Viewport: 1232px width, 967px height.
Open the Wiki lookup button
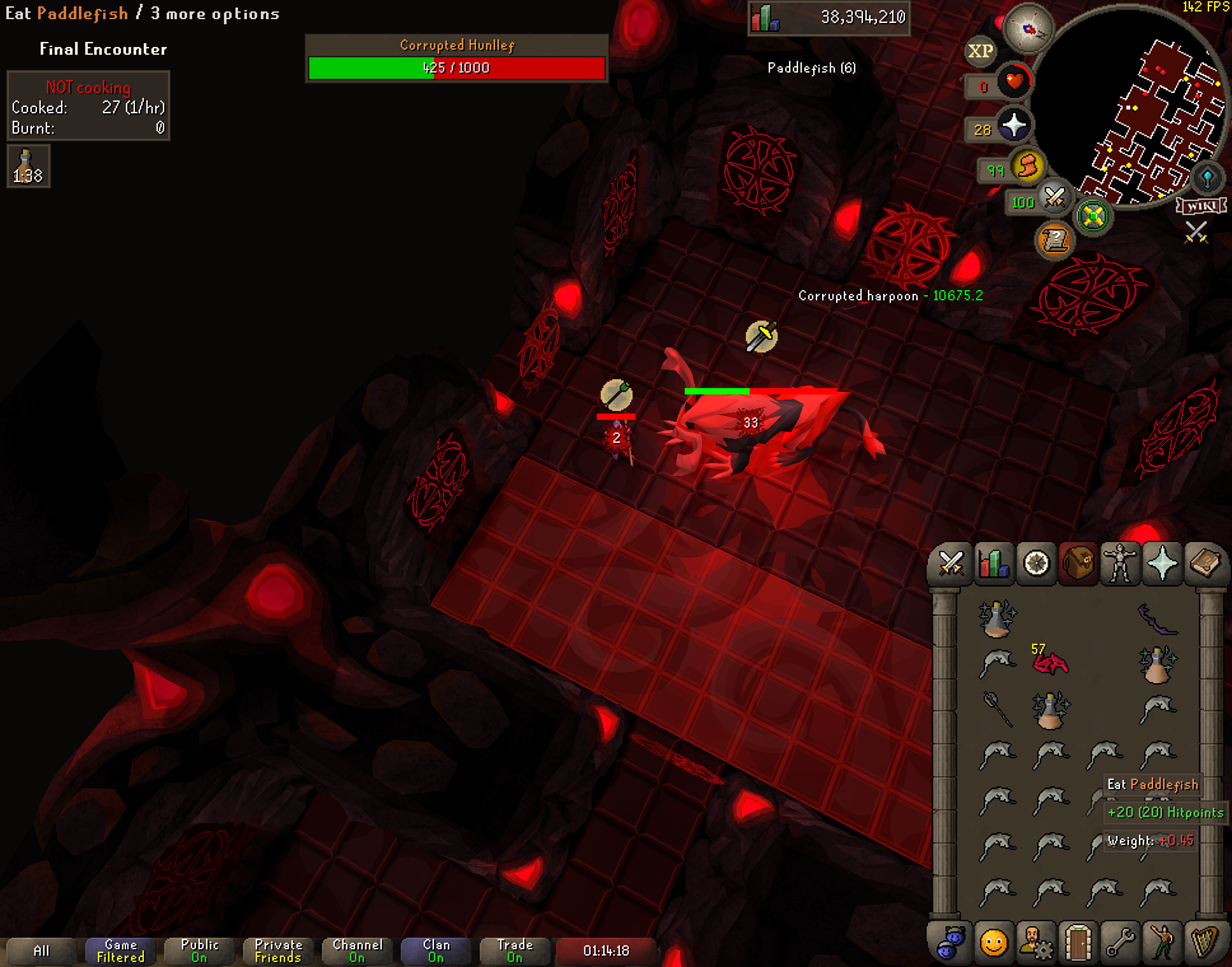point(1201,206)
